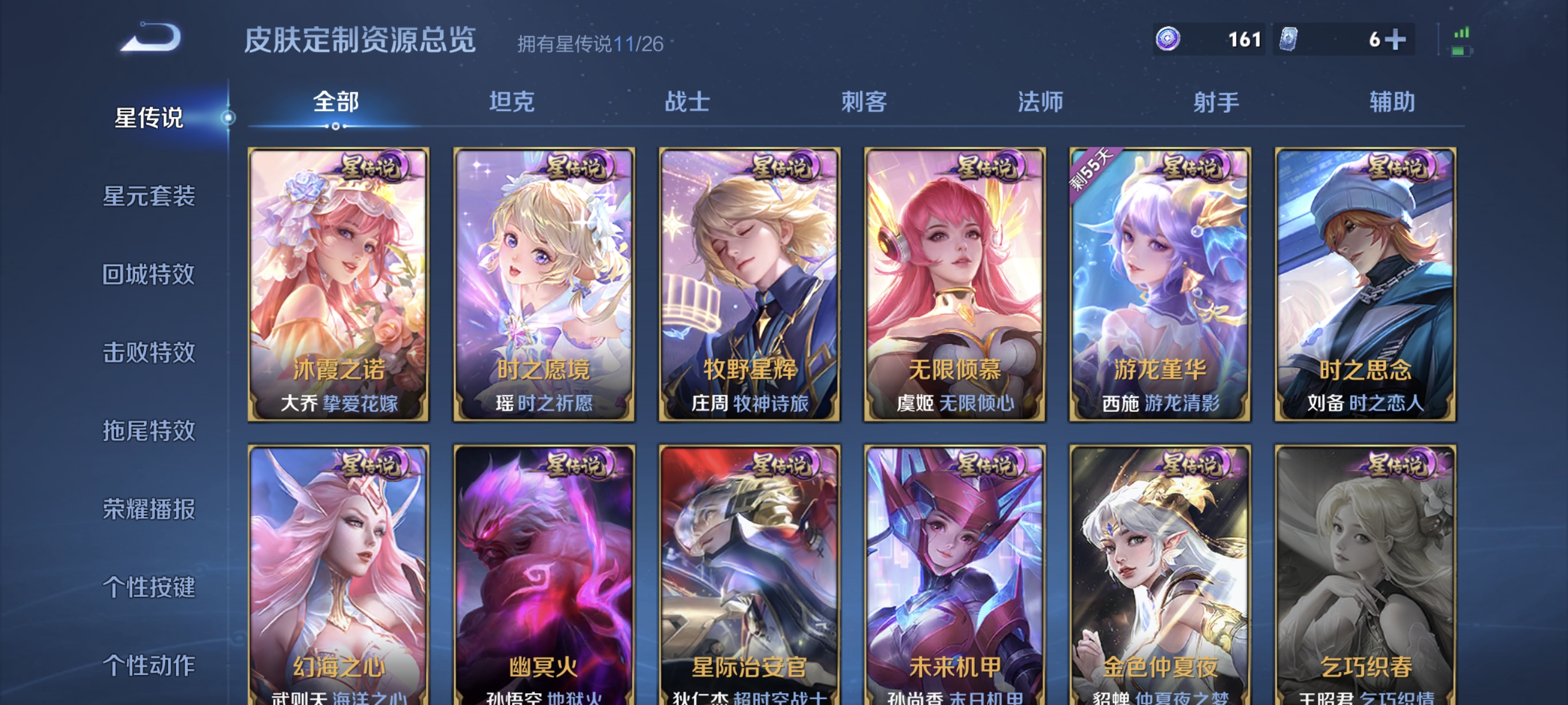The width and height of the screenshot is (1568, 705).
Task: Switch to the 法师 category tab
Action: click(x=1041, y=102)
